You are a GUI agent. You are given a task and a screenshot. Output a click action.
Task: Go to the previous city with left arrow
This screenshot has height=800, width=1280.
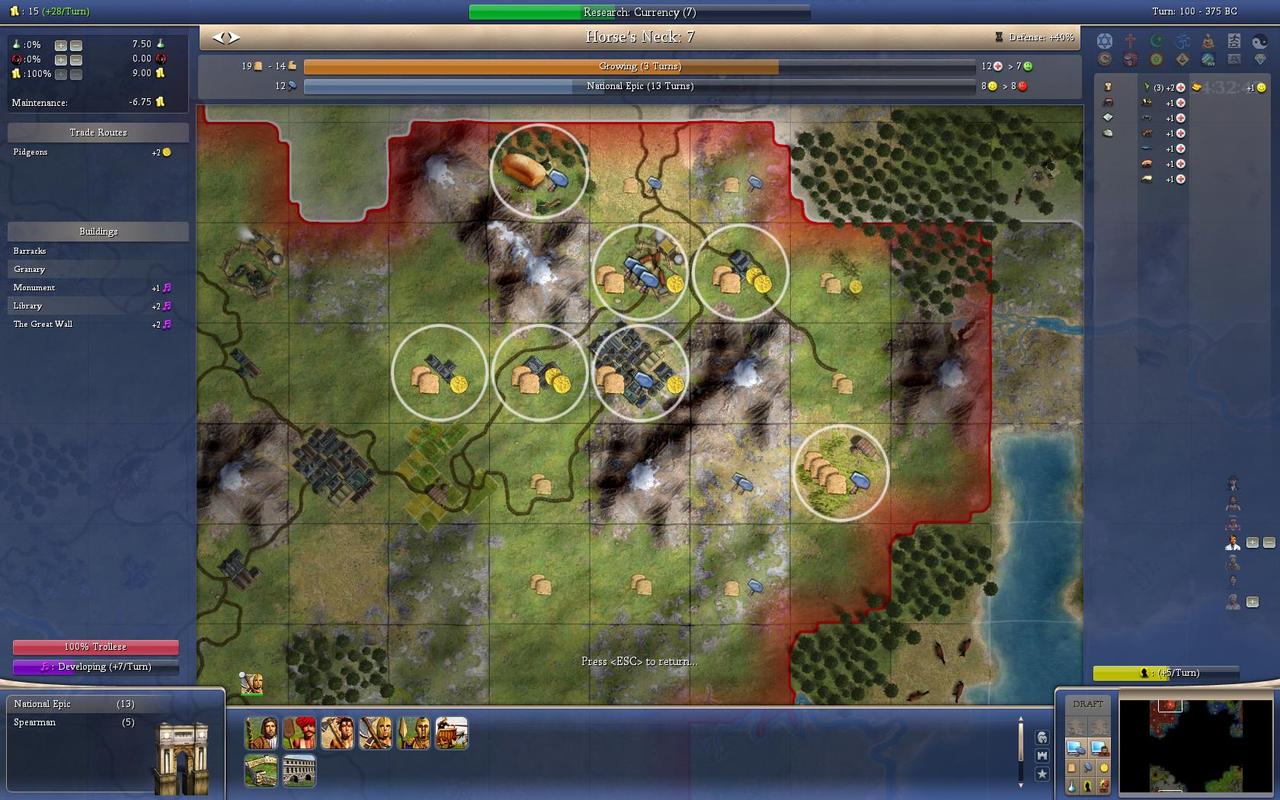pyautogui.click(x=219, y=38)
